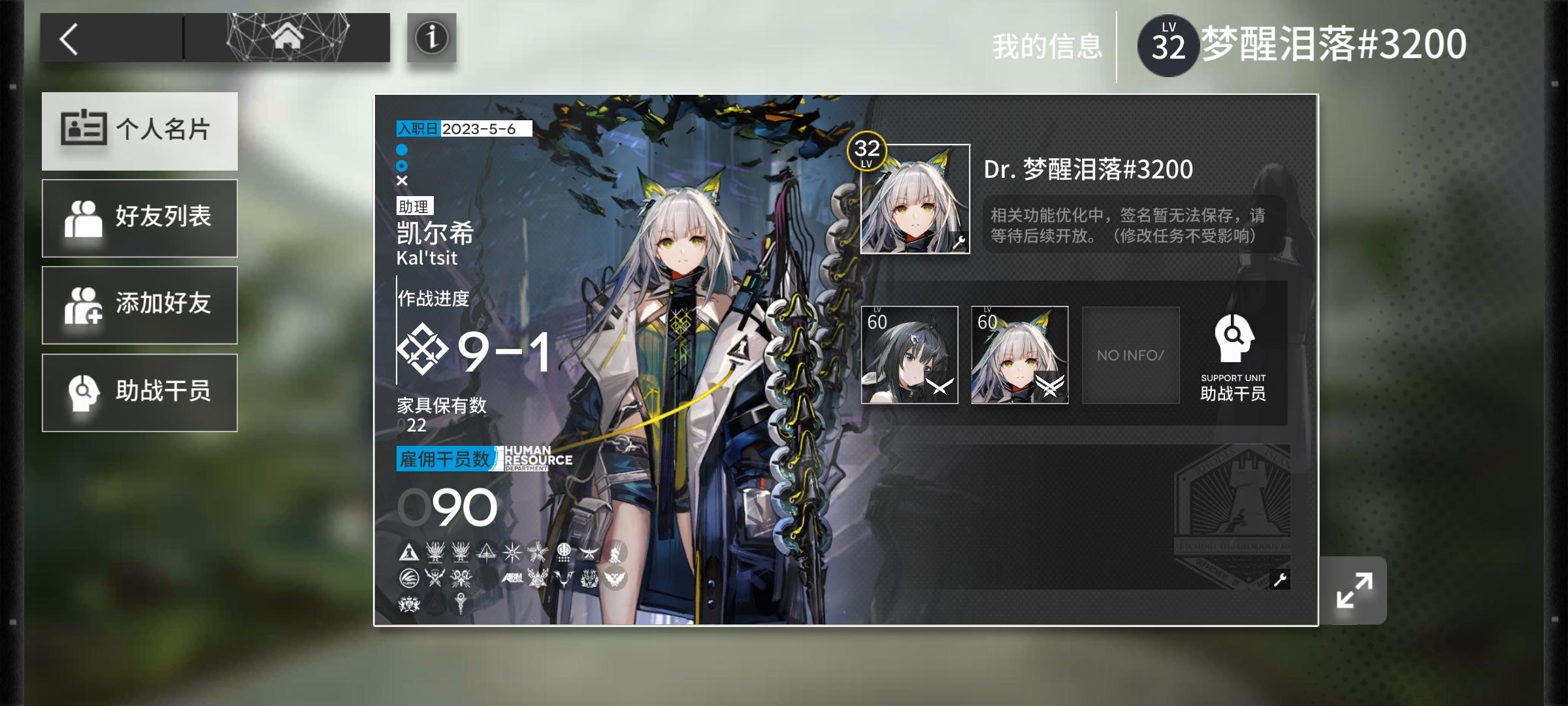Viewport: 1568px width, 706px height.
Task: Click the Rhodes Island faction logo in emblem row
Action: tap(410, 551)
